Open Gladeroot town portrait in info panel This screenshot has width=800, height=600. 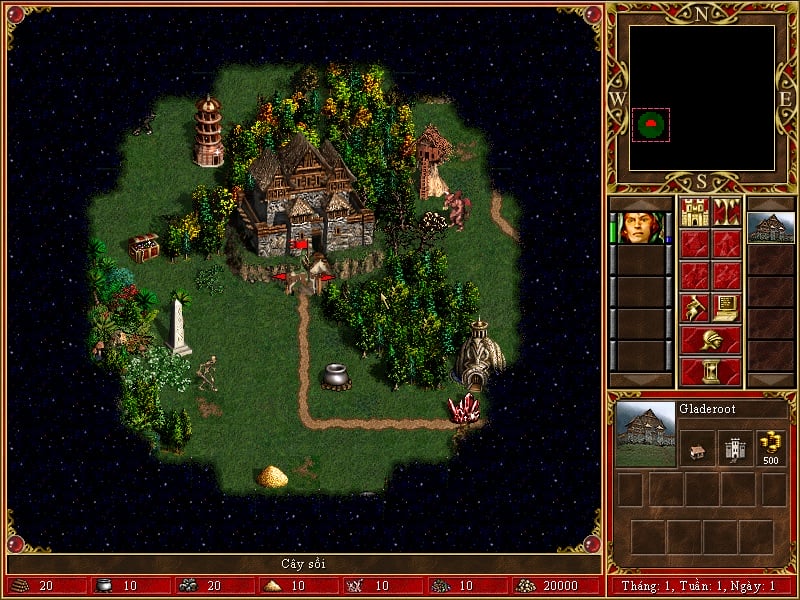645,433
